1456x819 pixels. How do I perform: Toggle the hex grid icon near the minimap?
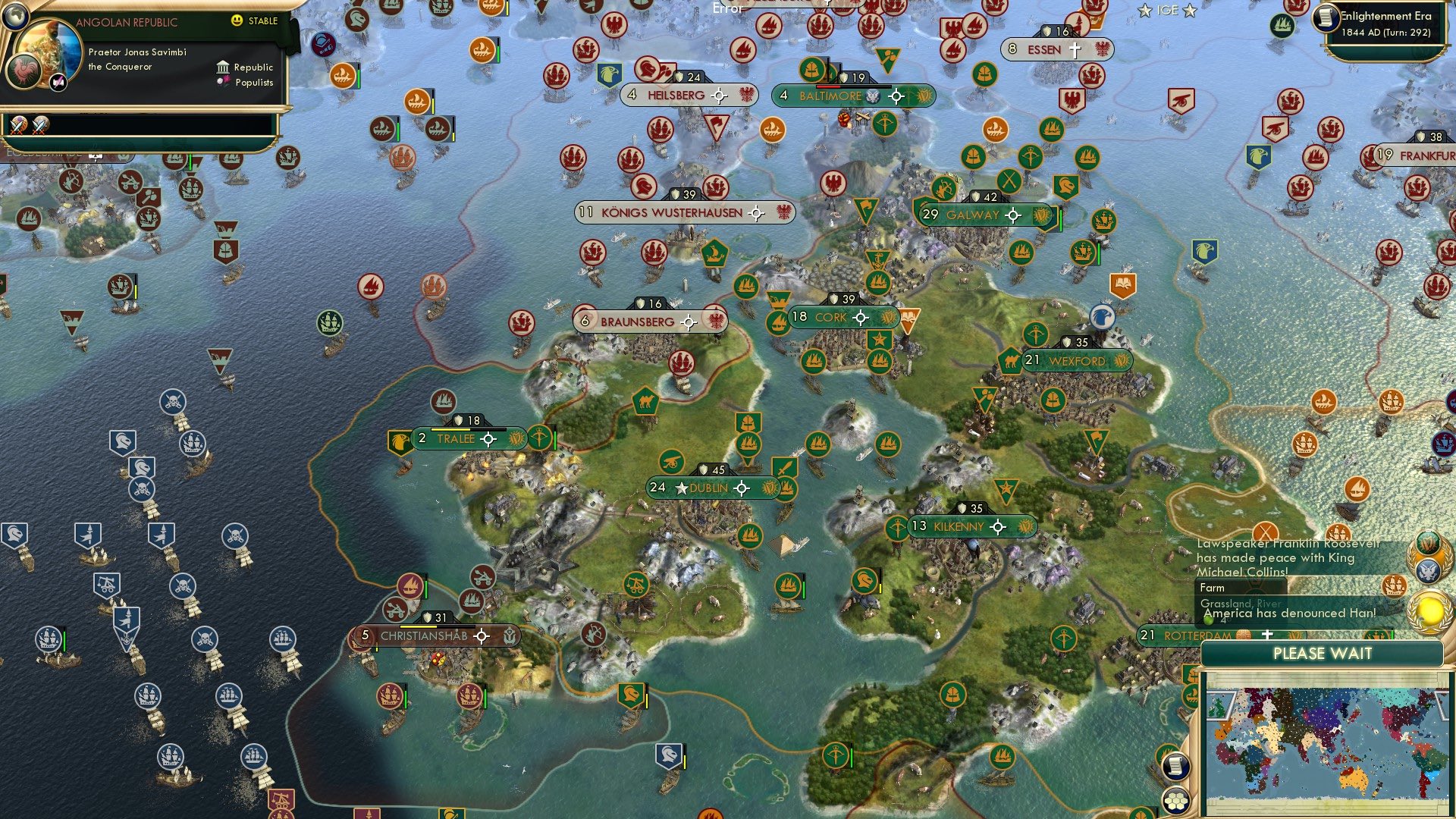click(x=1175, y=802)
